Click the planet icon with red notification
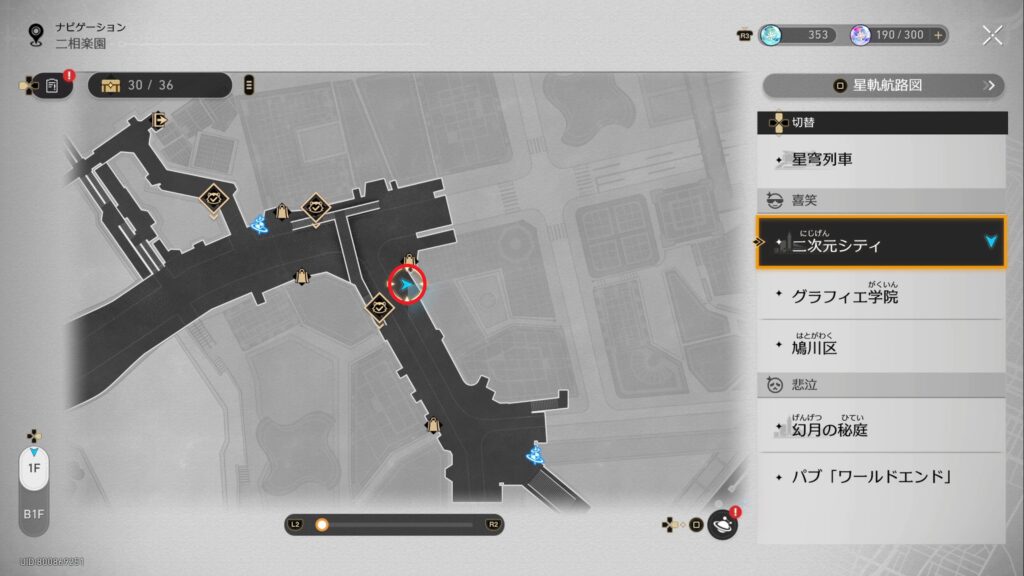Viewport: 1024px width, 576px height. point(723,524)
